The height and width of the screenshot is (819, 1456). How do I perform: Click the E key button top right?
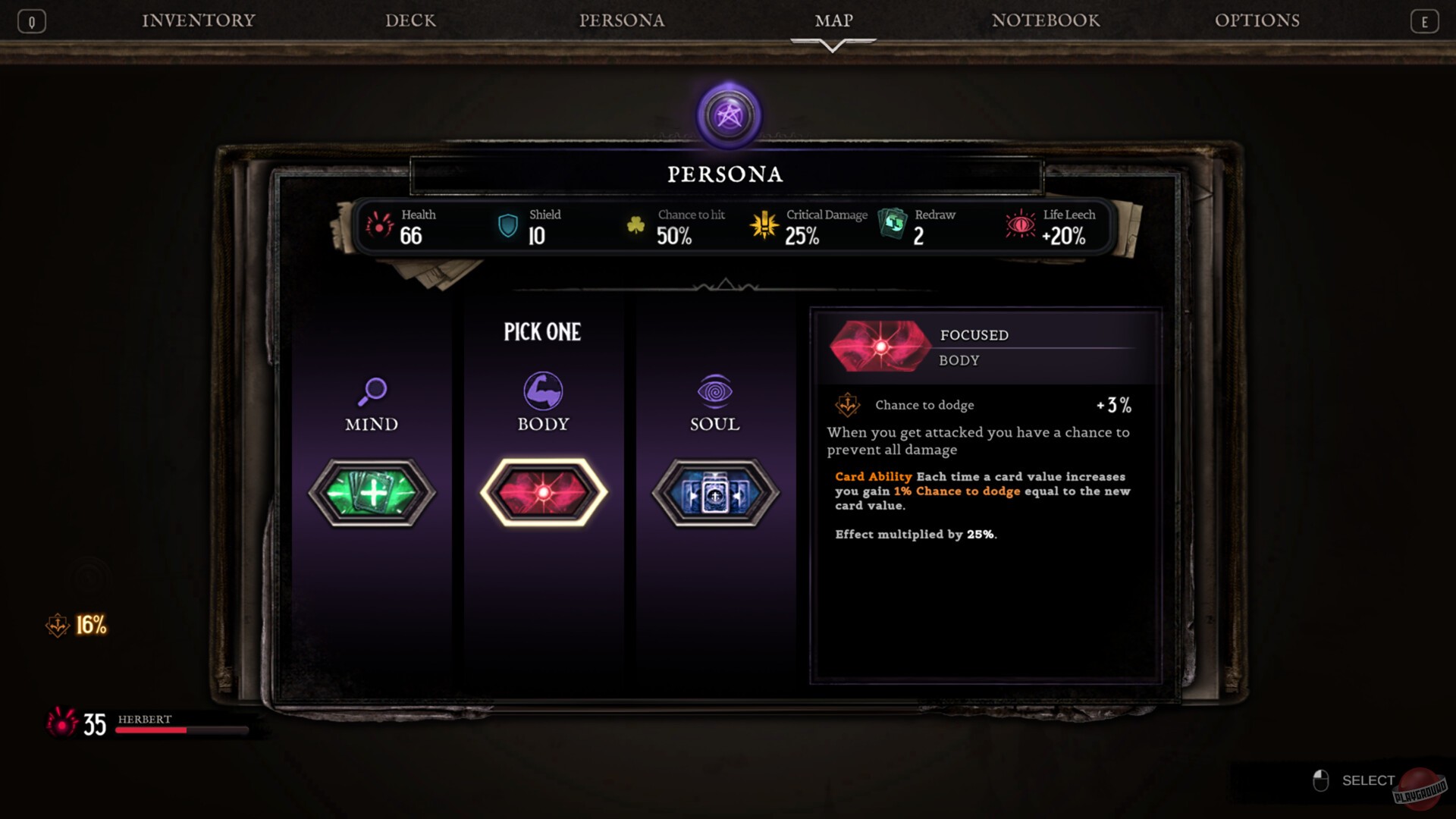click(1424, 20)
